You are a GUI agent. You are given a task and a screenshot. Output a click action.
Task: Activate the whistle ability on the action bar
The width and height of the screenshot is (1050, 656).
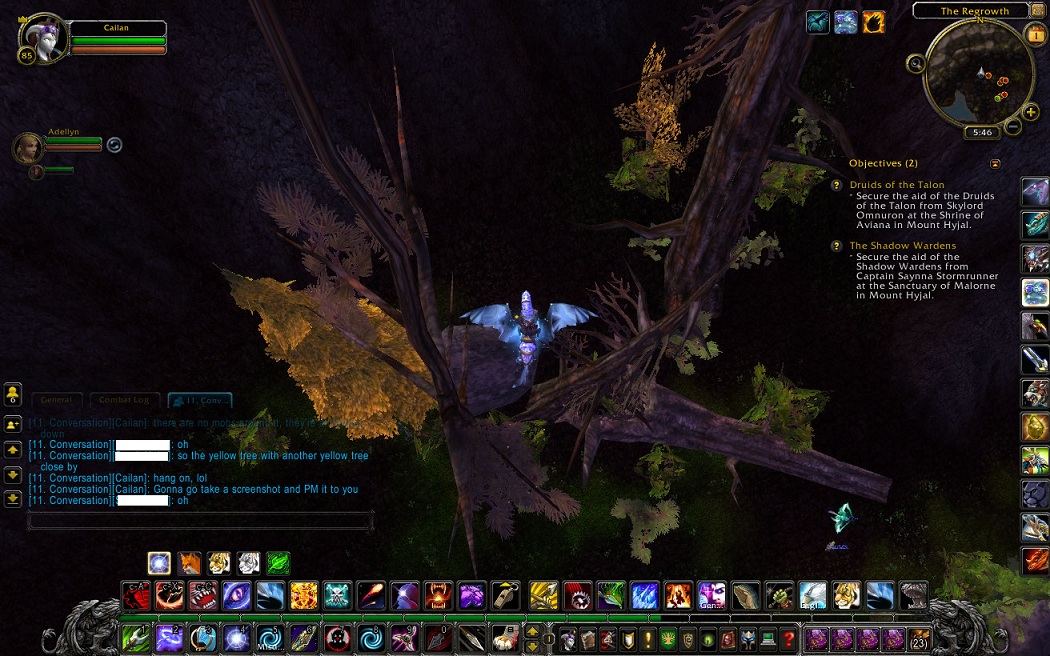coord(506,596)
